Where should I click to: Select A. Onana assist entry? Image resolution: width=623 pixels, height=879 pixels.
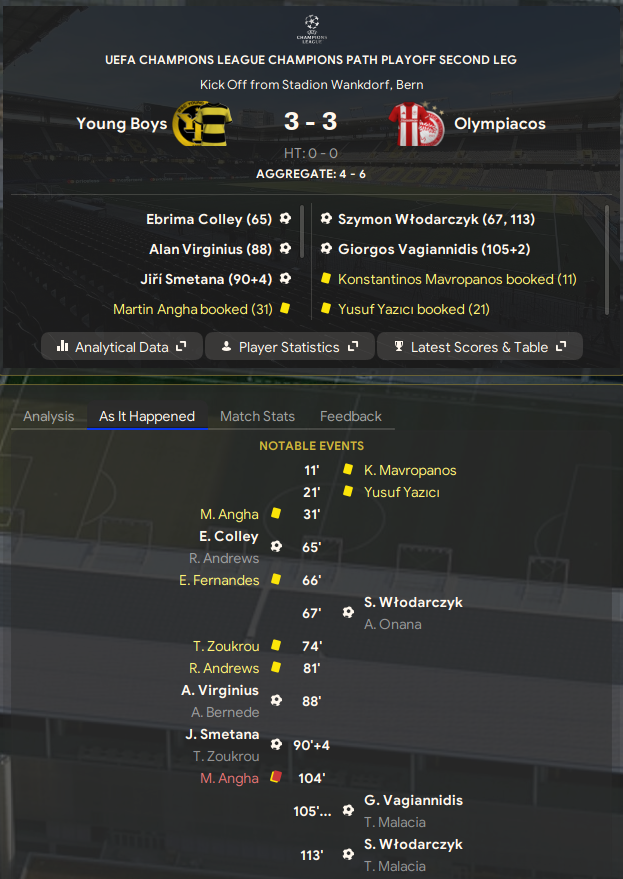(393, 624)
